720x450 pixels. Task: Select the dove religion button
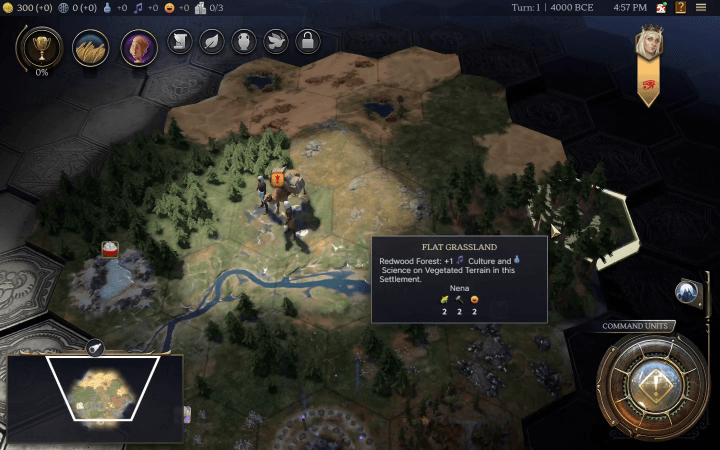pyautogui.click(x=276, y=41)
